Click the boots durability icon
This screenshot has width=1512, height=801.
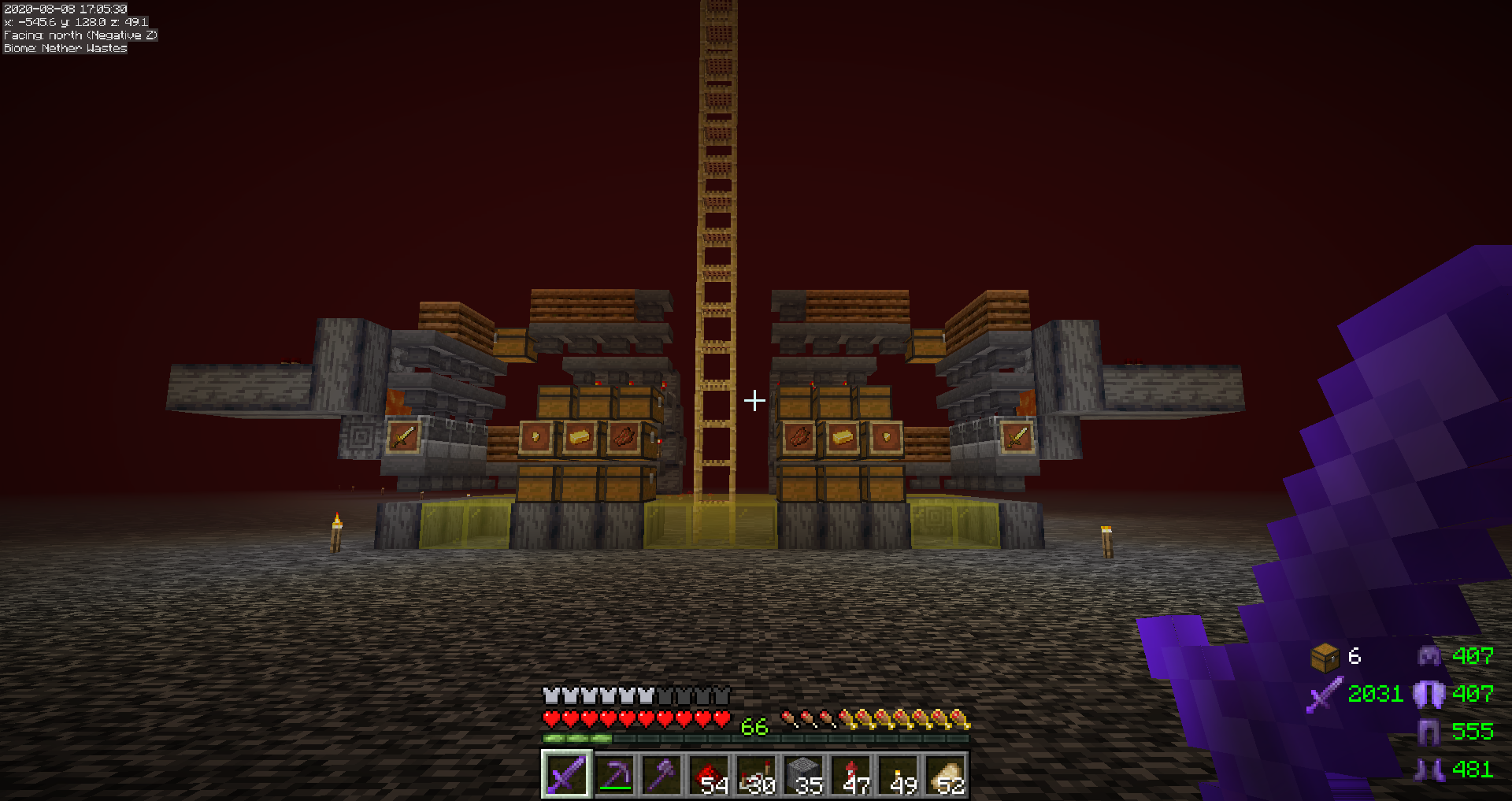[1429, 769]
